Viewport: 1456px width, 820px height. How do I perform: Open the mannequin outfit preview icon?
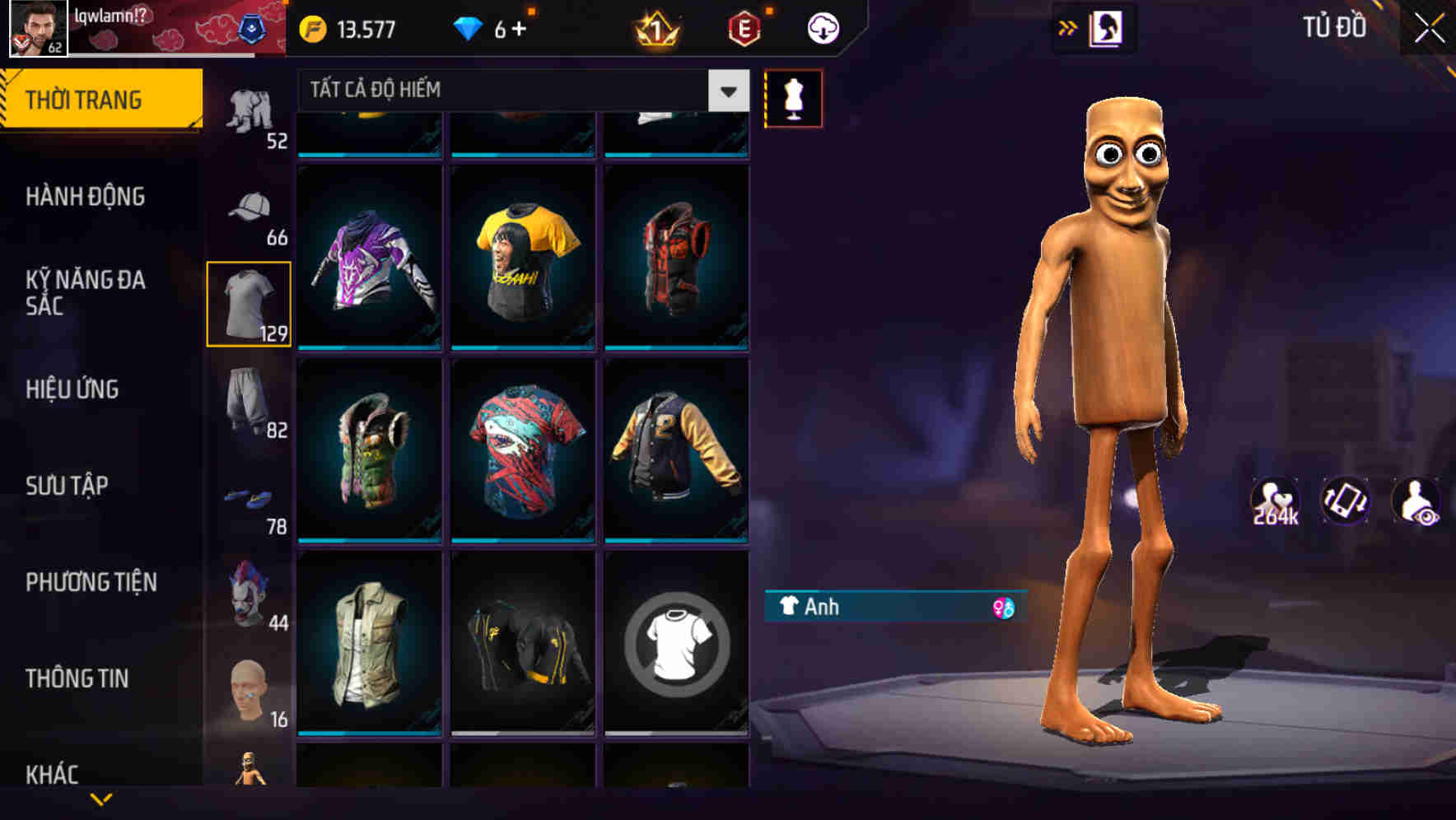793,97
